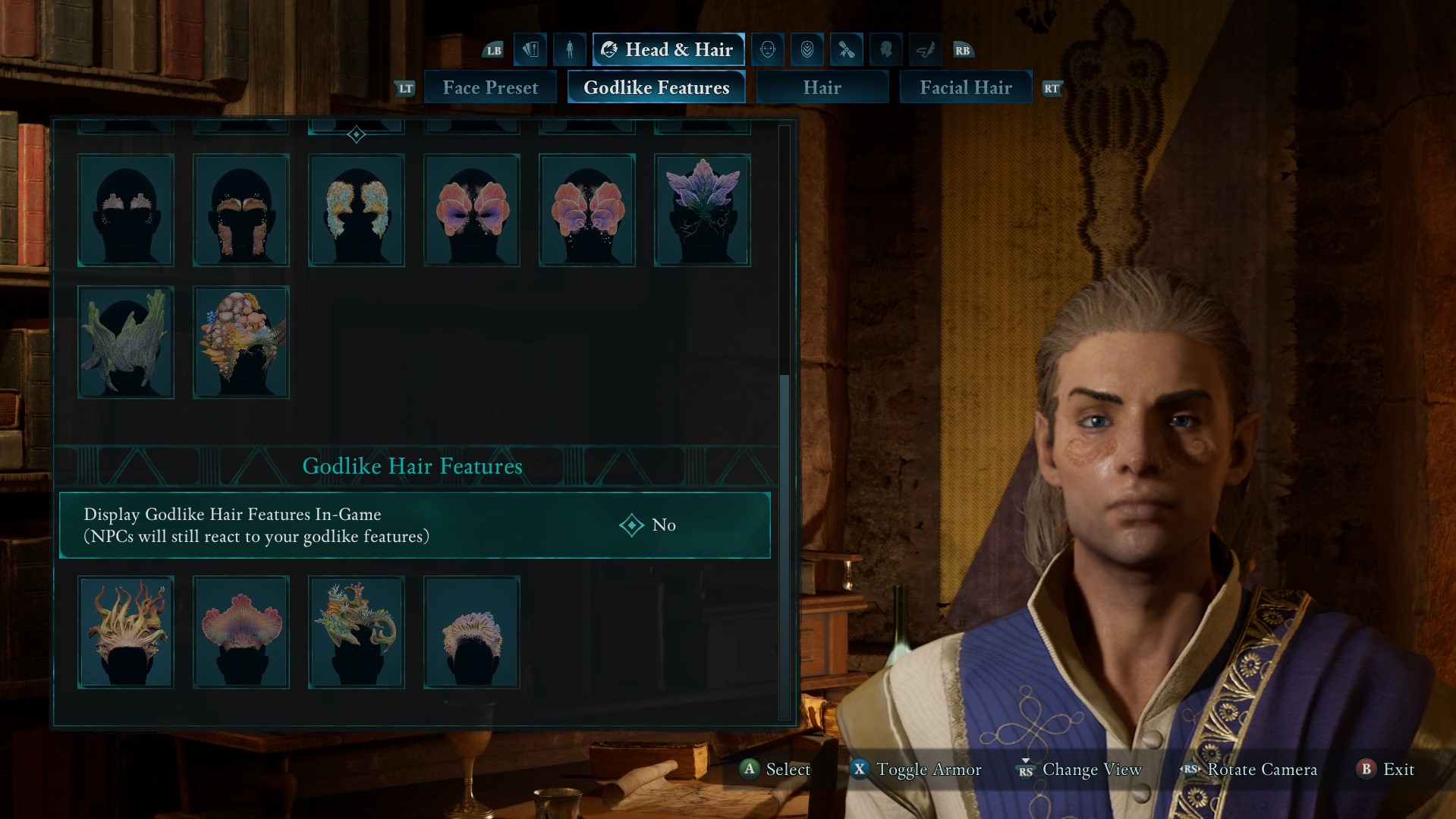
Task: Choose the pink fan-shaped fungus hair feature
Action: [x=241, y=632]
